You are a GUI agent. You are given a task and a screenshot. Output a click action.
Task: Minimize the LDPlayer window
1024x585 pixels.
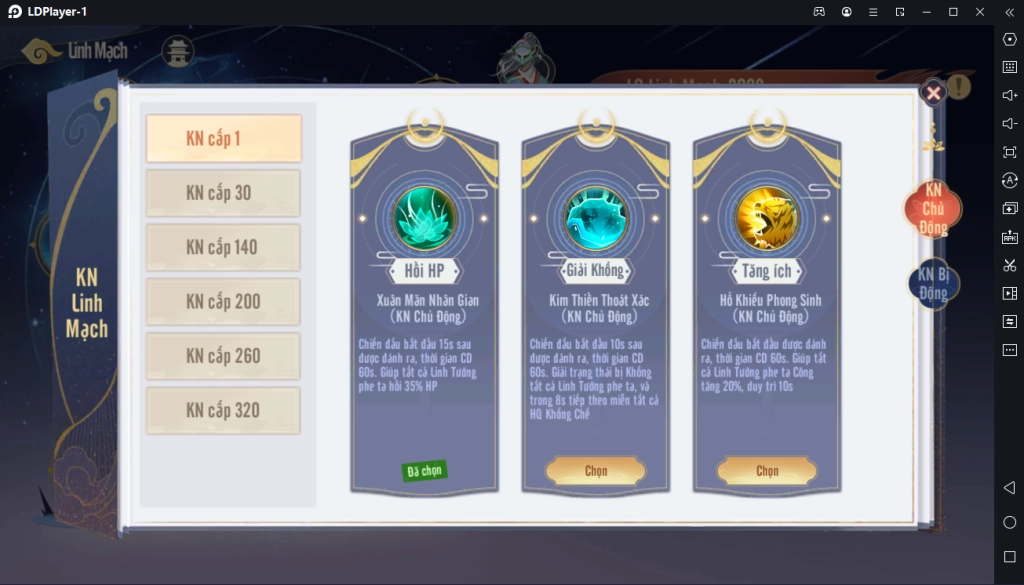(x=926, y=11)
